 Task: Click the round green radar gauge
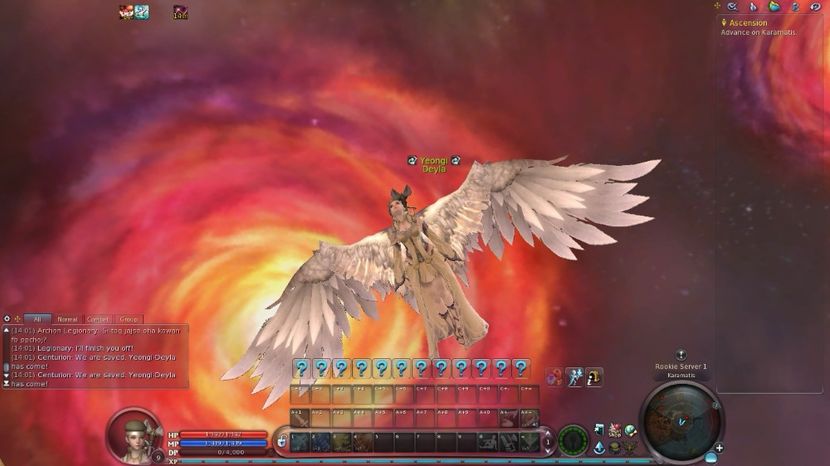tap(572, 438)
